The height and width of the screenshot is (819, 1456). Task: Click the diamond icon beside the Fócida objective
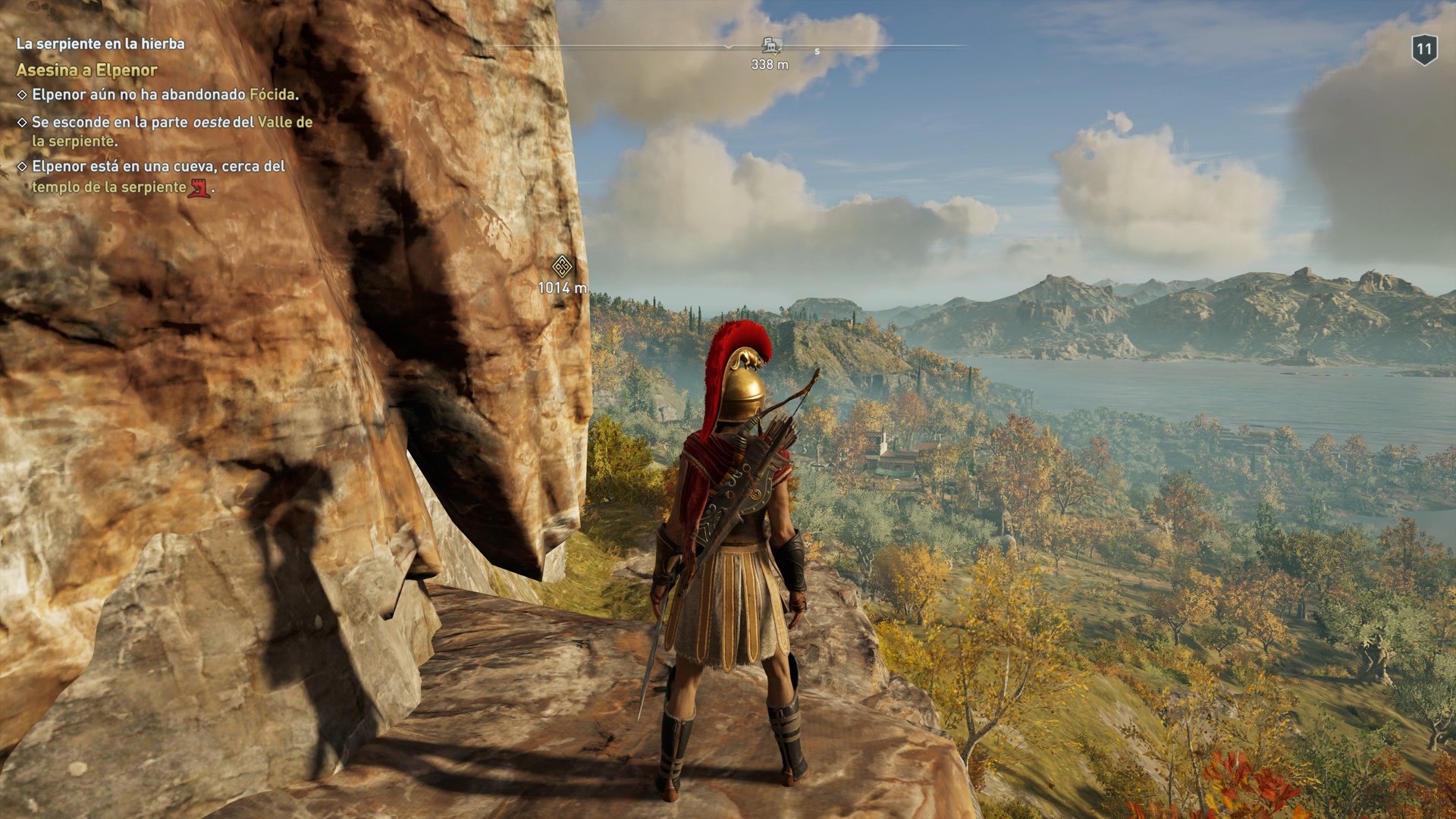(20, 93)
